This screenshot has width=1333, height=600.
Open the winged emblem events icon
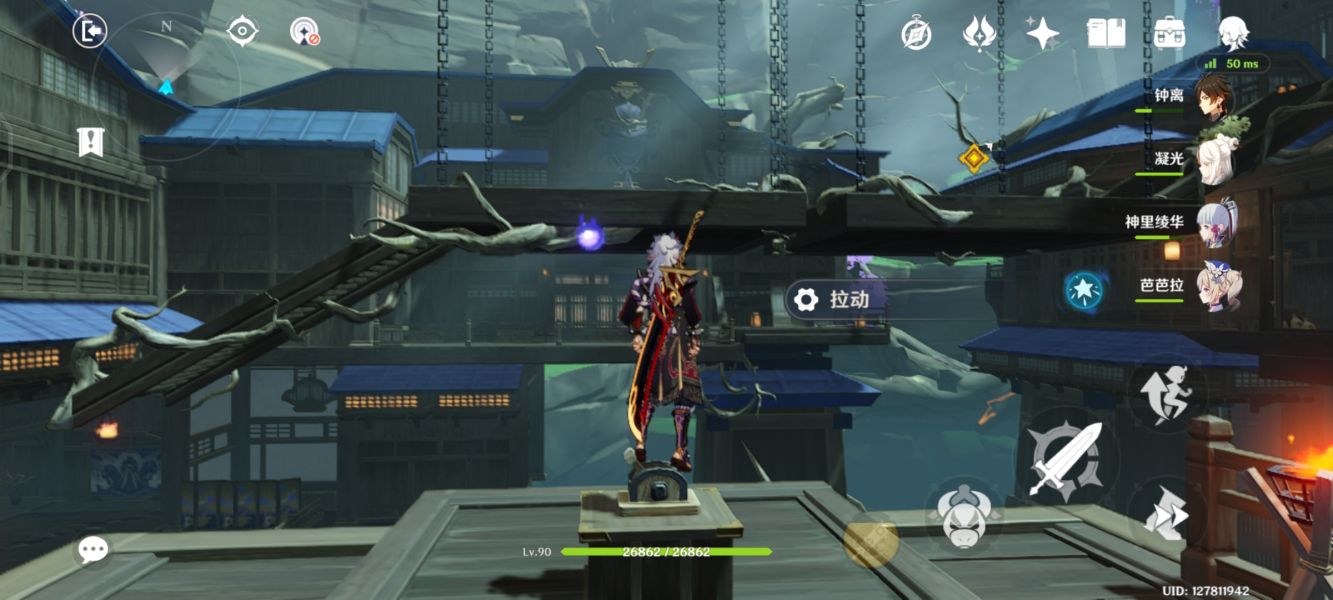(978, 34)
